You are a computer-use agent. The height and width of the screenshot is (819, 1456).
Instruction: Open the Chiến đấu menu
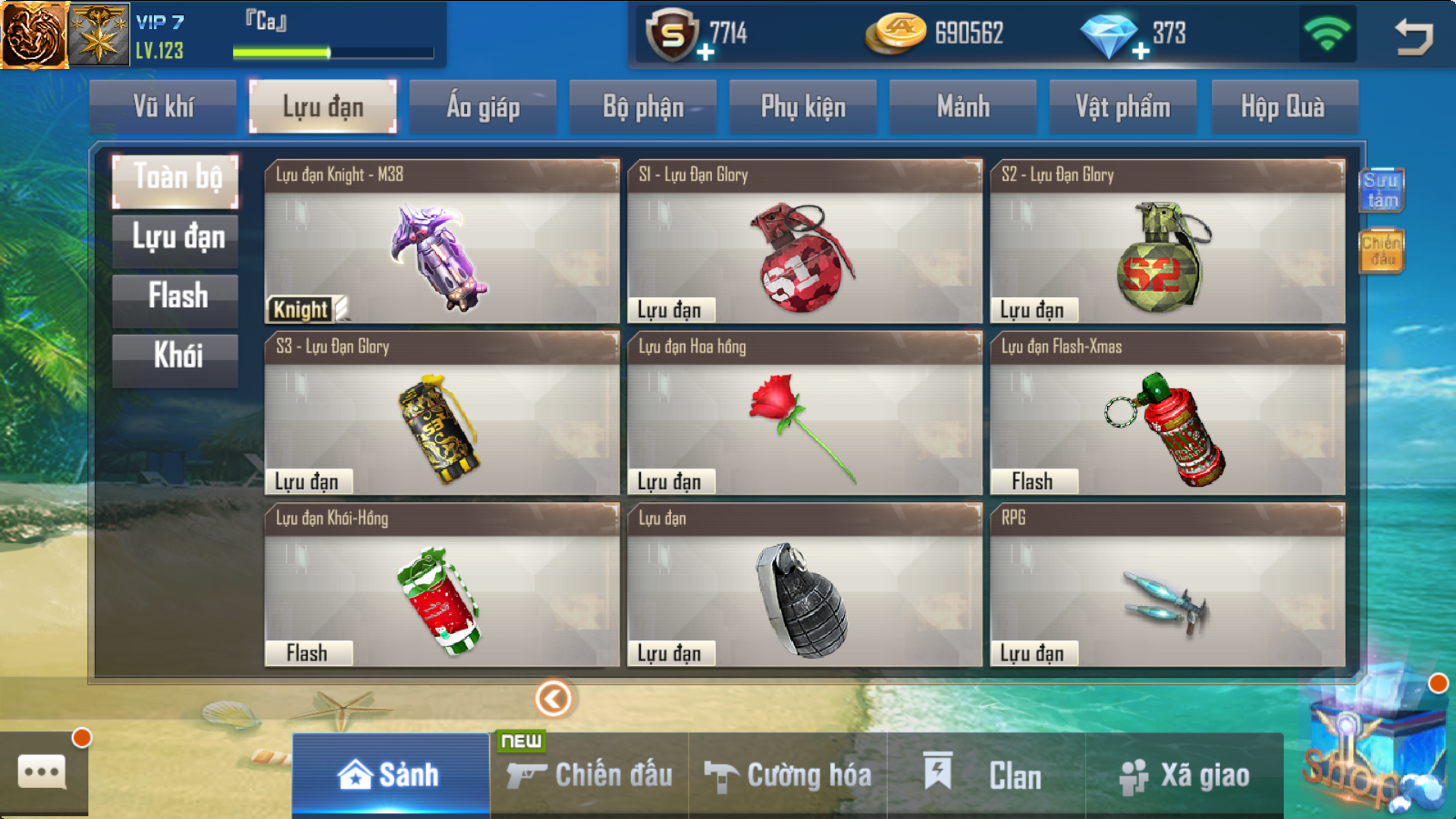tap(590, 775)
